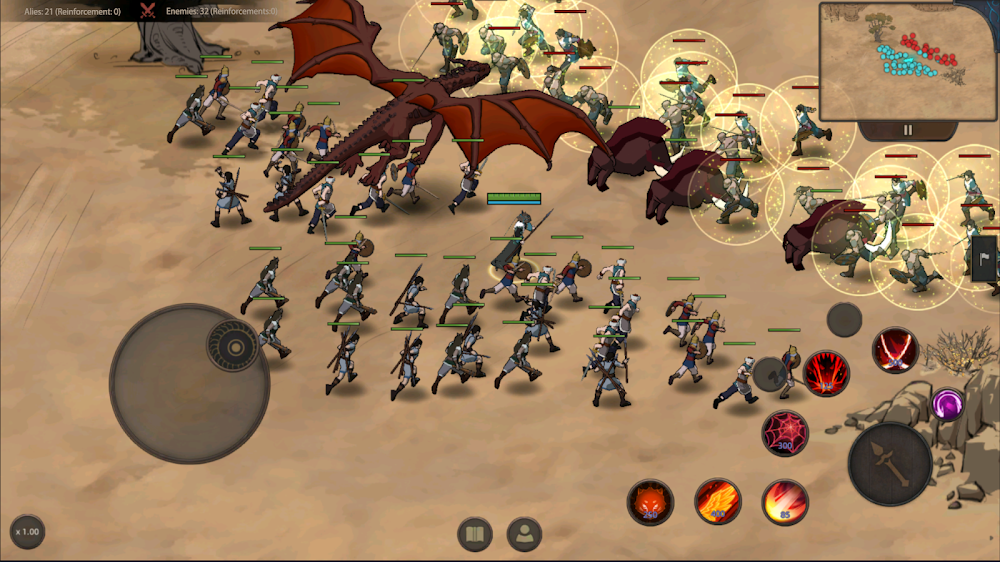Pause the battle with the pause button
This screenshot has height=562, width=1000.
pos(908,130)
